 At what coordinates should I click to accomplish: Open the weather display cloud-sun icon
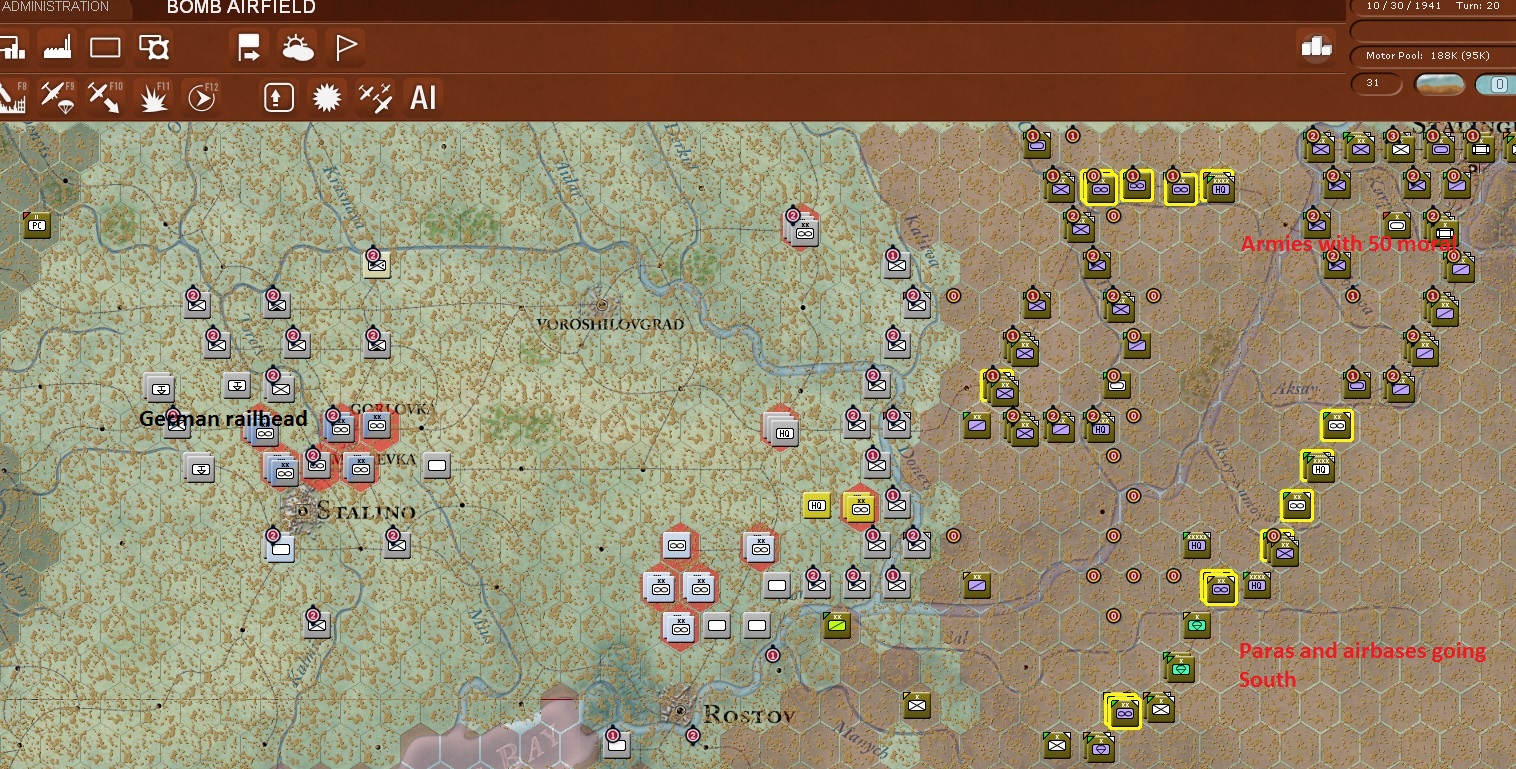(298, 47)
